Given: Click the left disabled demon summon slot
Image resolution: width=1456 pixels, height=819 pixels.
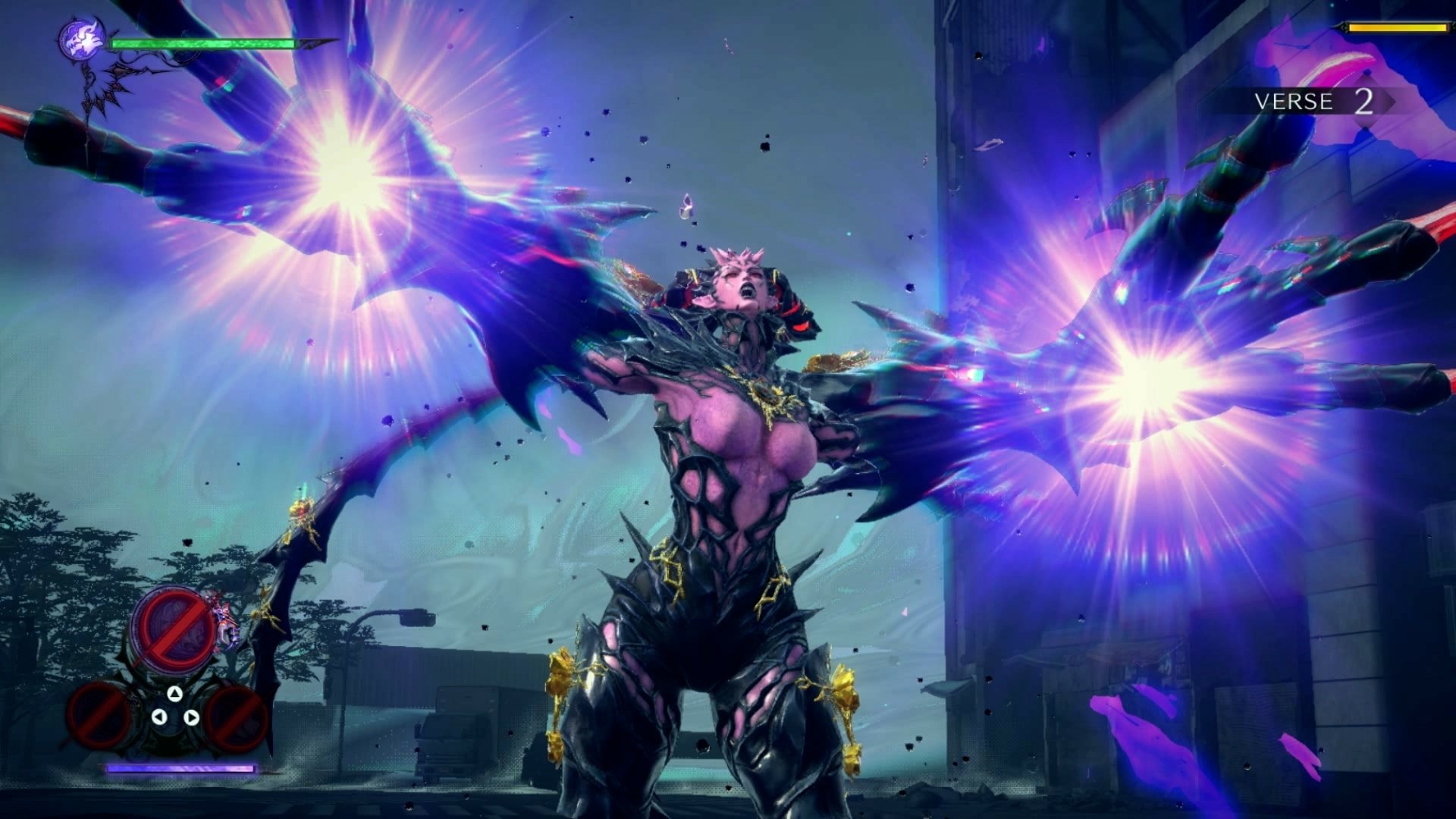Looking at the screenshot, I should coord(96,717).
